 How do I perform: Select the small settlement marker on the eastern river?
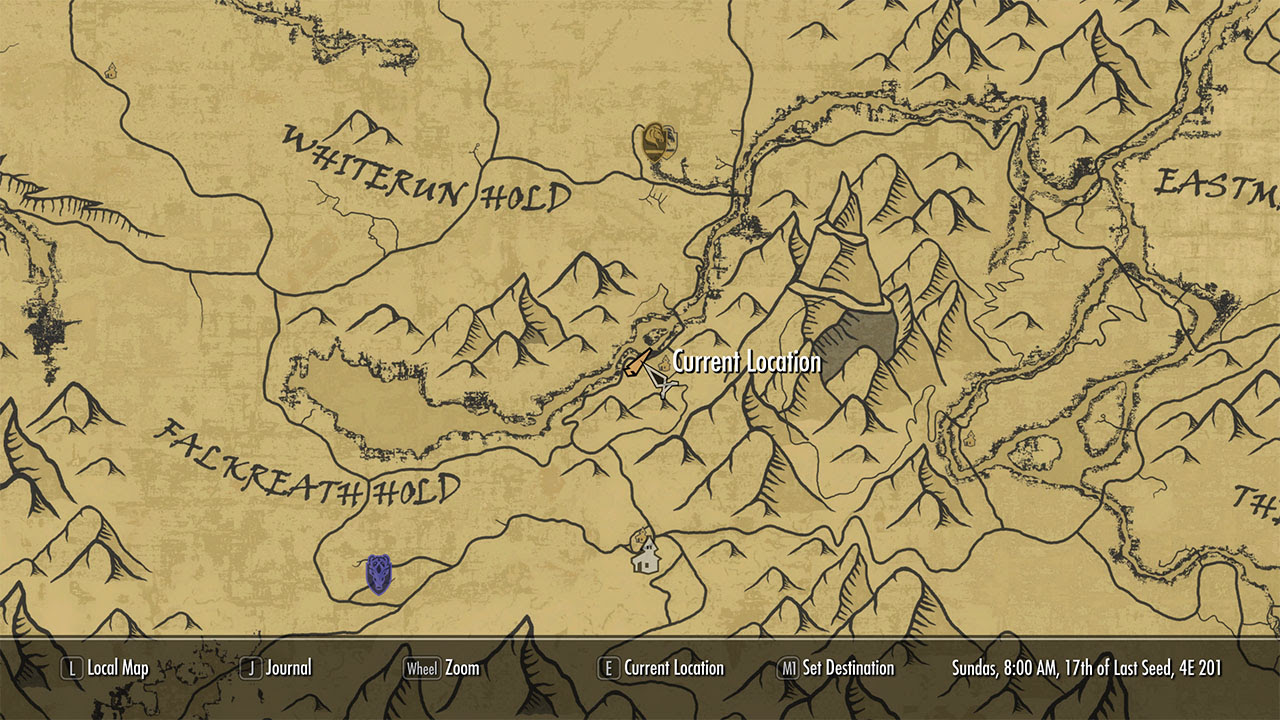coord(970,437)
